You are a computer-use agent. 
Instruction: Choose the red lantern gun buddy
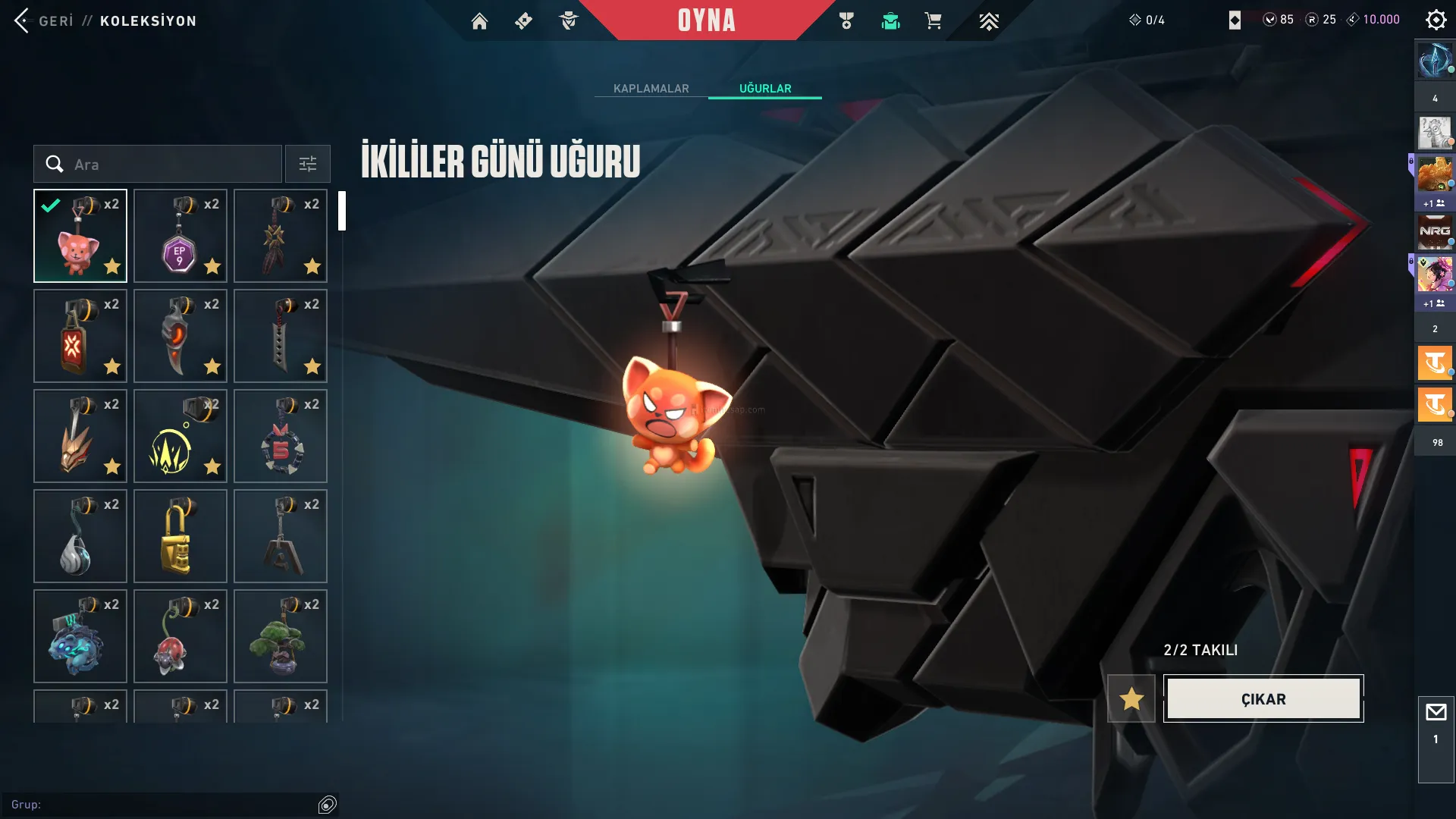click(x=80, y=336)
